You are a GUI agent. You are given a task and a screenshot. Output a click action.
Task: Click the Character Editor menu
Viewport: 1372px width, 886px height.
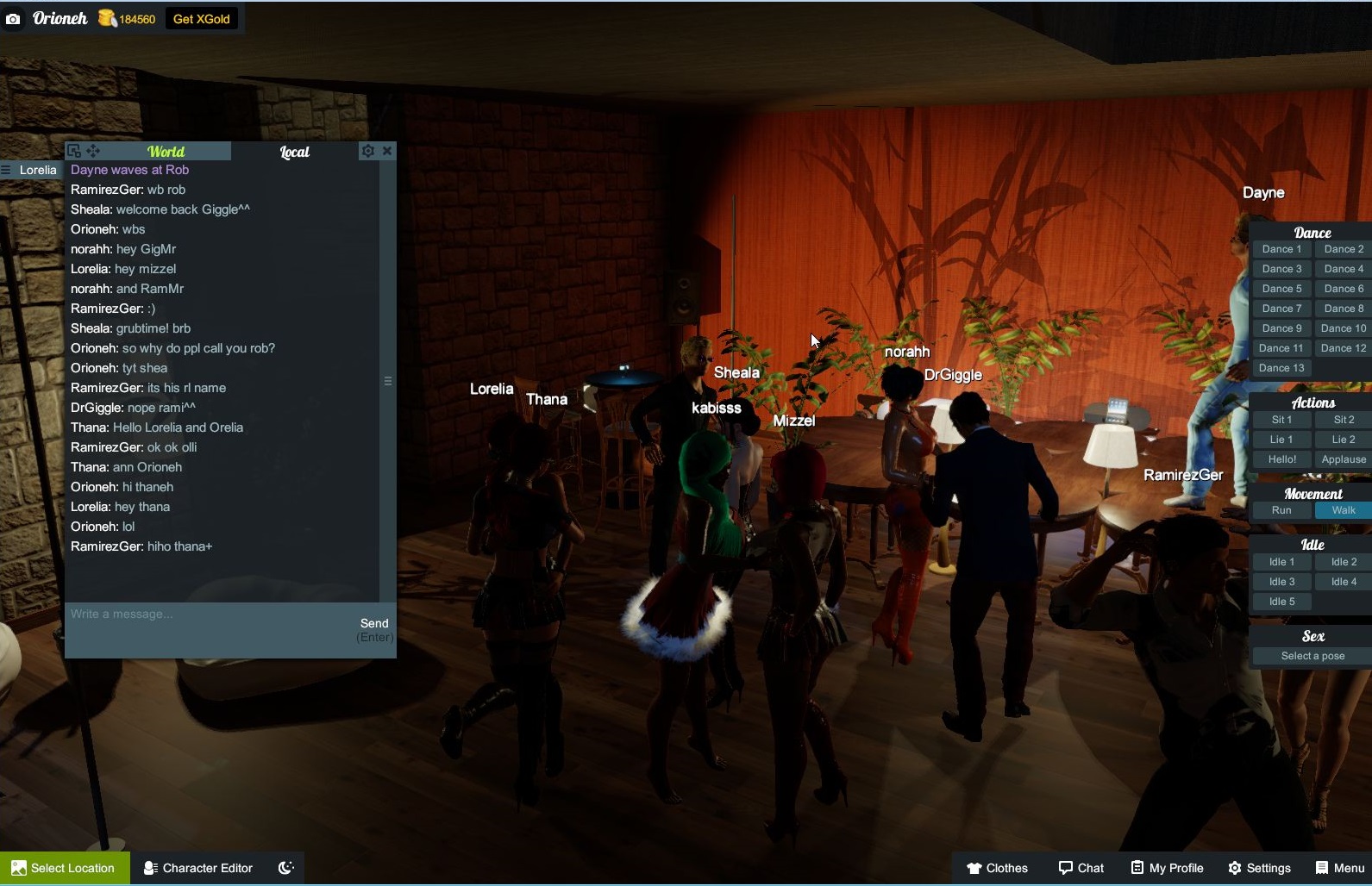[197, 868]
